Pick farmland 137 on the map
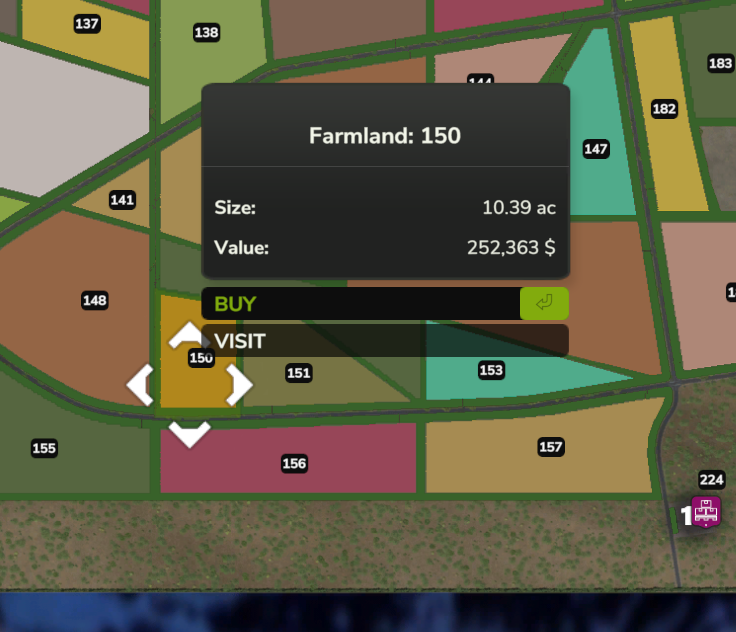The image size is (736, 632). (x=87, y=24)
